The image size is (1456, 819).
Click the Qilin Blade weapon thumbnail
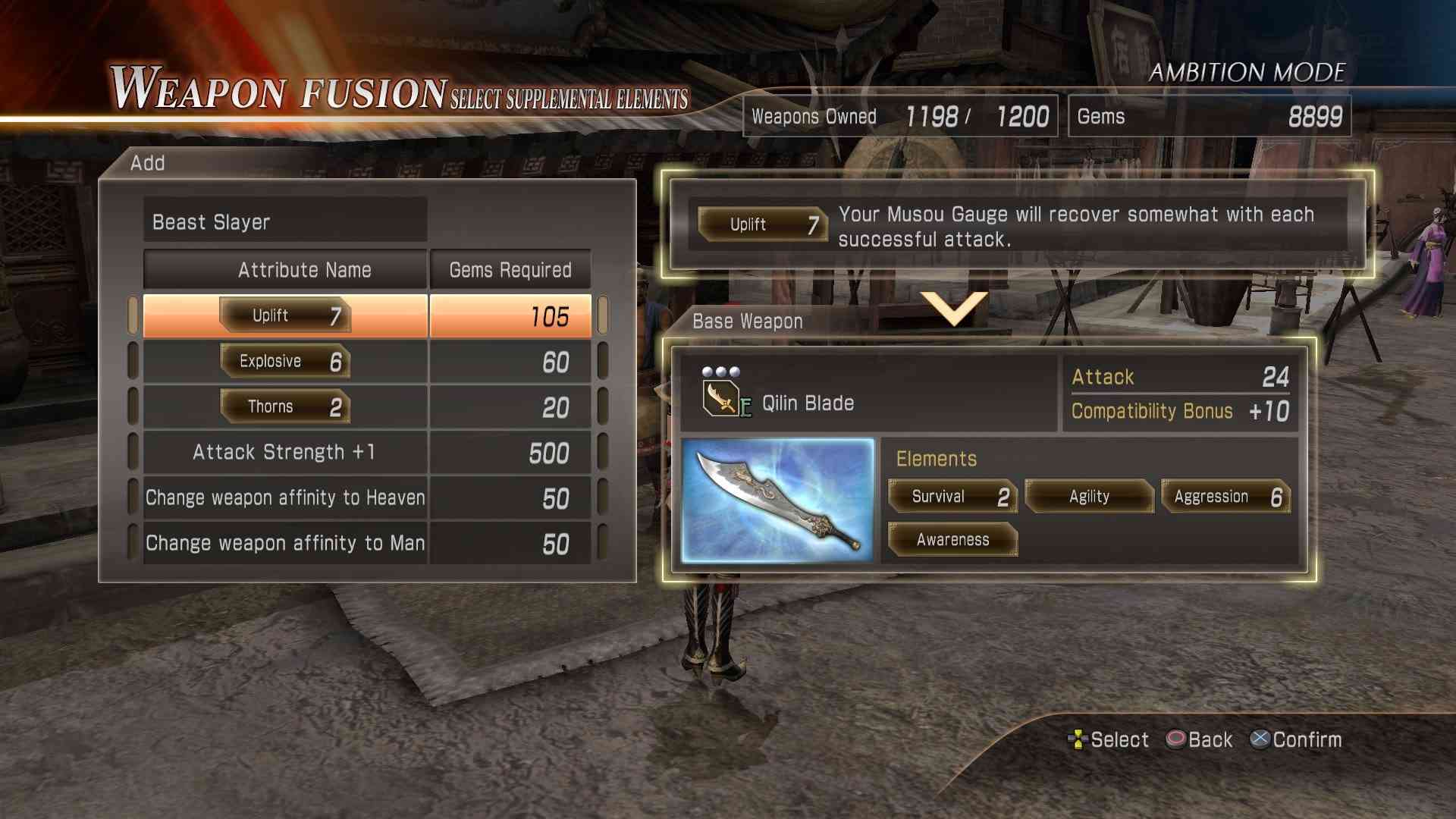pos(777,500)
